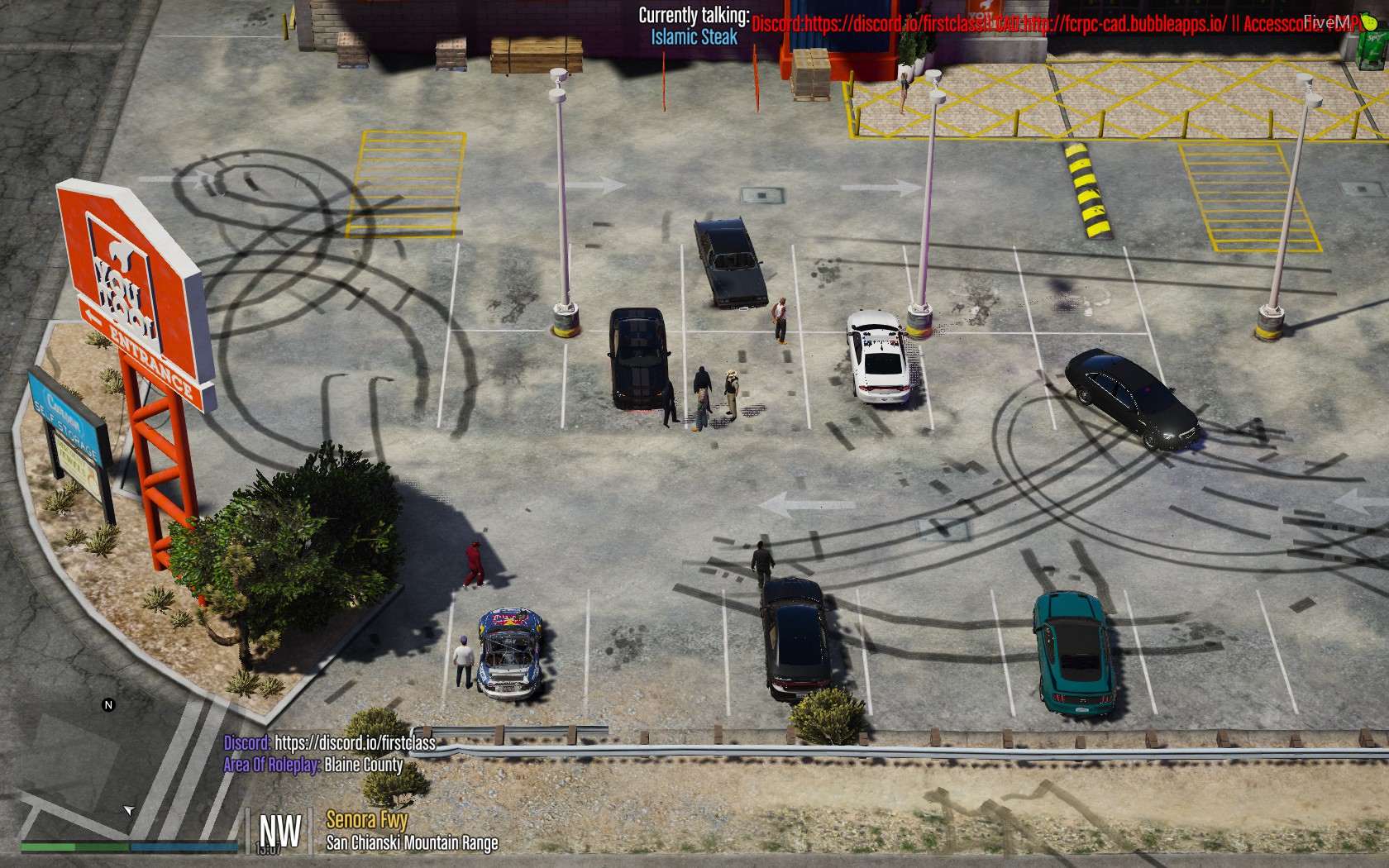Click the green health bar

coord(50,847)
